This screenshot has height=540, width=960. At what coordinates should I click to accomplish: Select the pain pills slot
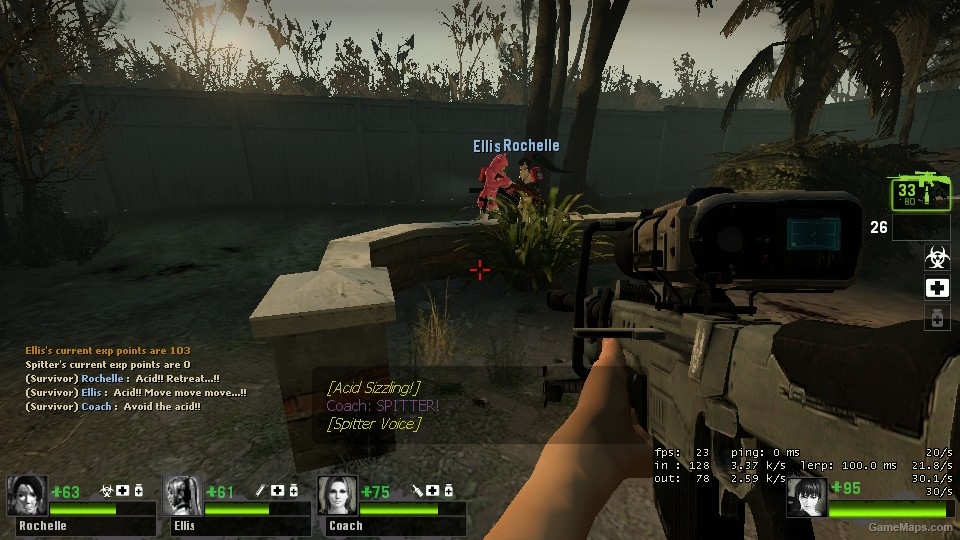tap(937, 318)
